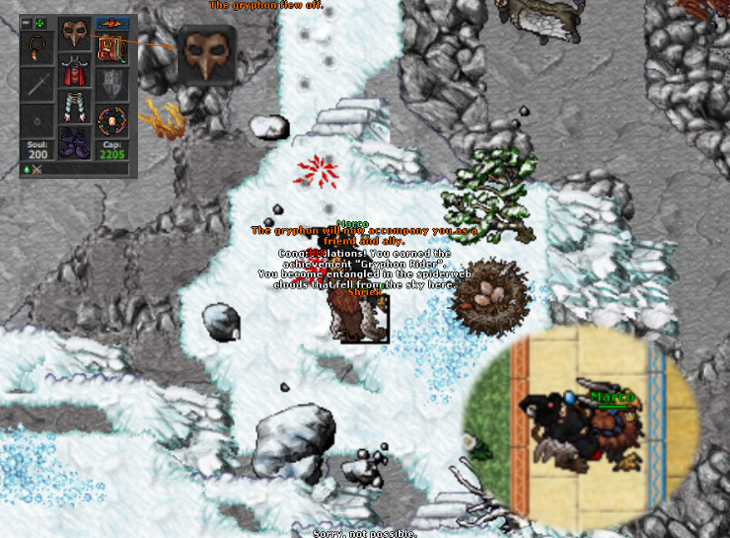This screenshot has width=730, height=538.
Task: Select the jeweled ammo slot item
Action: pos(110,121)
